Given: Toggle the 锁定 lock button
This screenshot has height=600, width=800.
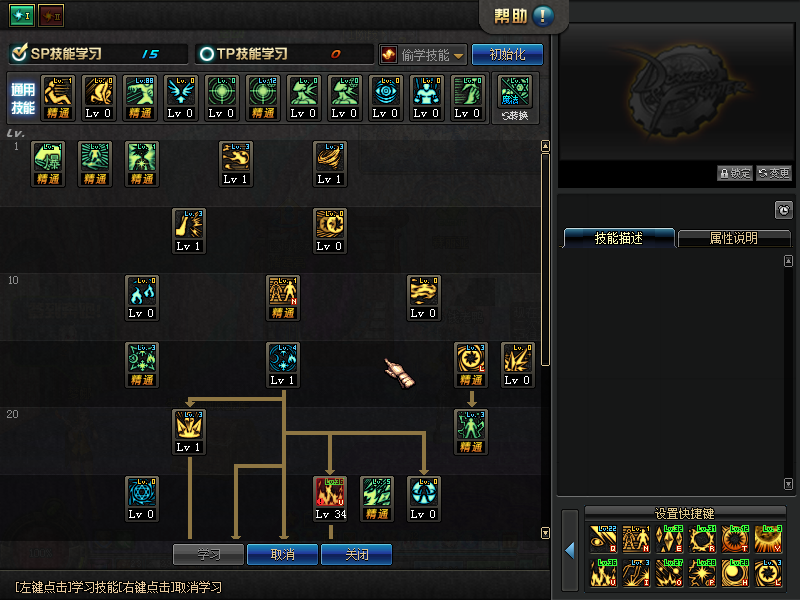Looking at the screenshot, I should click(735, 173).
